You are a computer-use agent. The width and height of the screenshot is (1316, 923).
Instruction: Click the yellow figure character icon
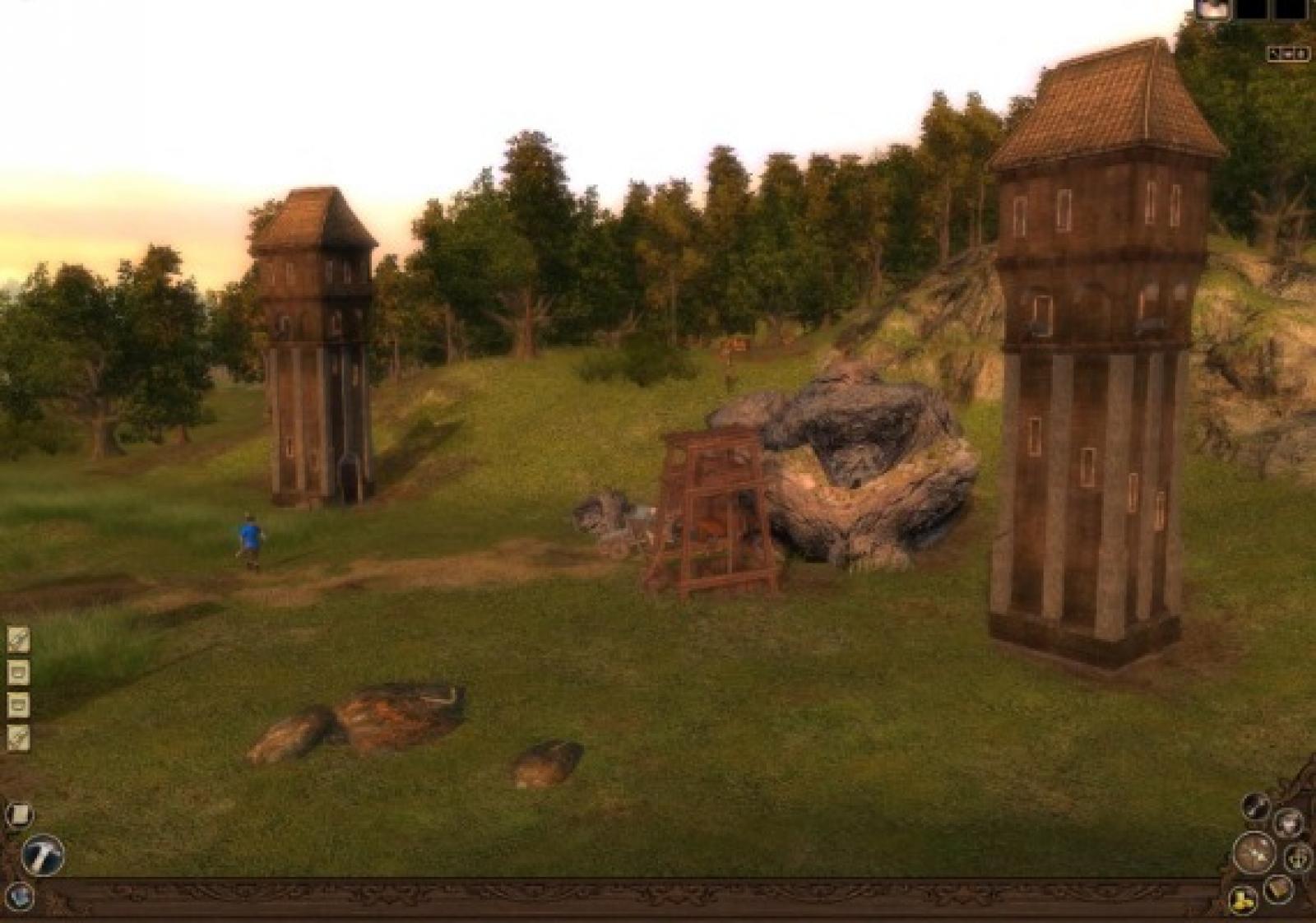point(1243,898)
